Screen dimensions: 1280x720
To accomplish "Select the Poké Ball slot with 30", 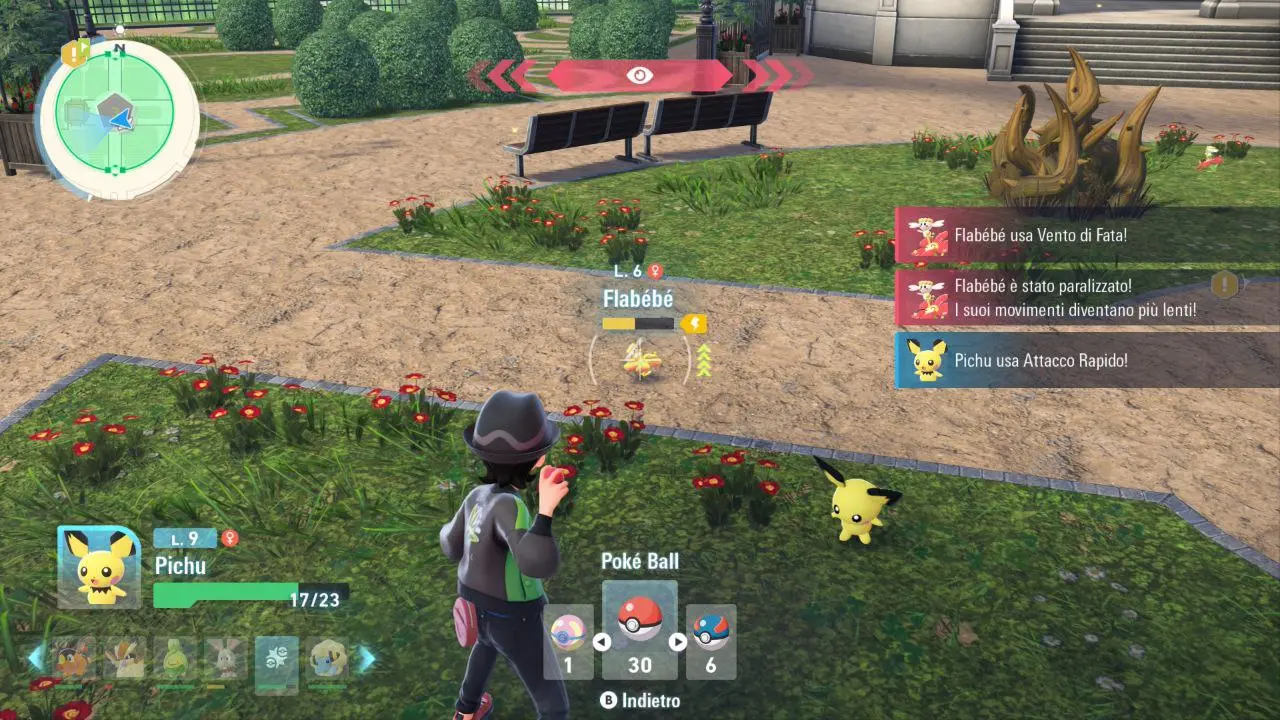I will pyautogui.click(x=639, y=630).
